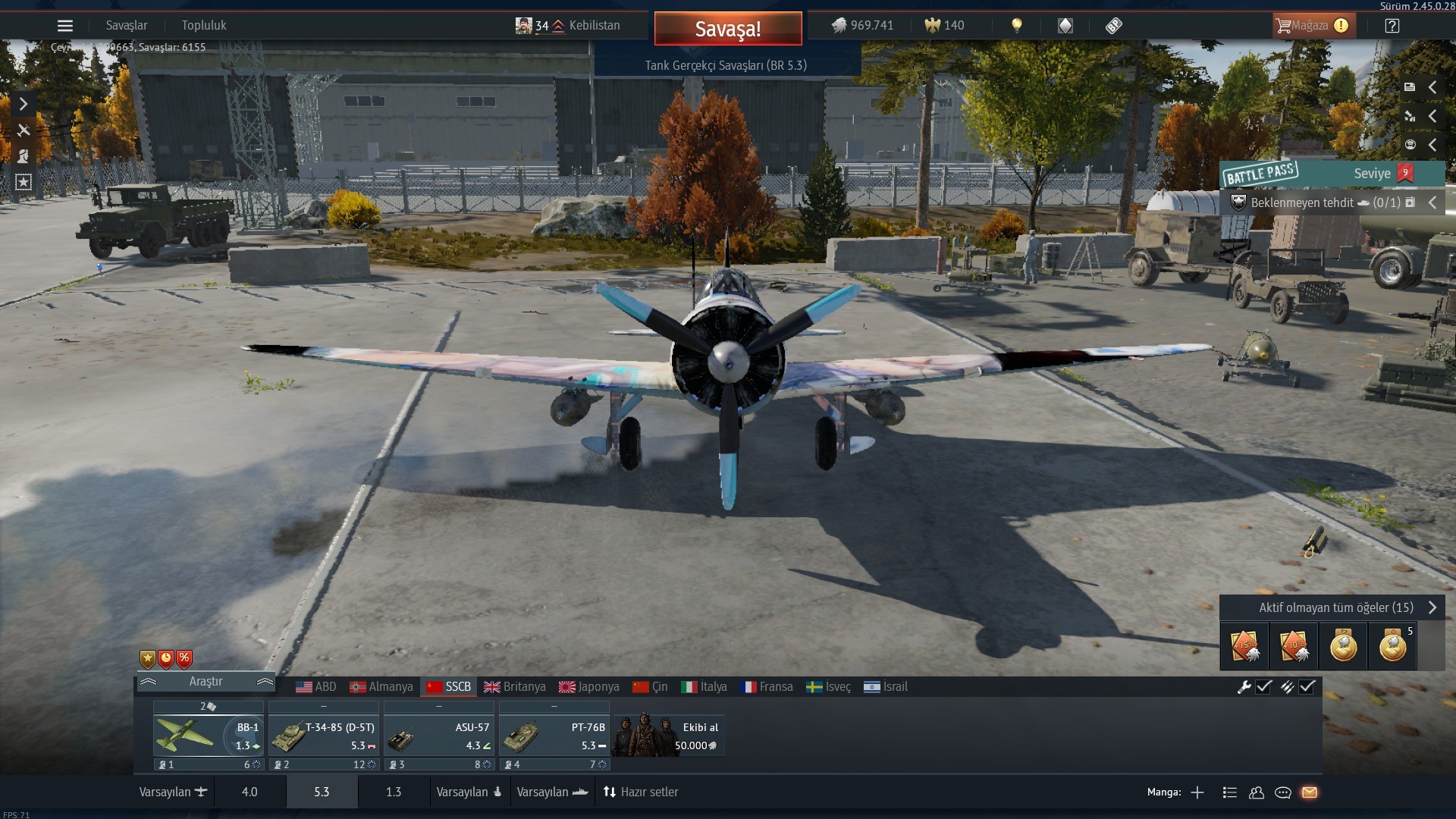1456x819 pixels.
Task: Select the BB-1 aircraft crew slot
Action: click(208, 736)
